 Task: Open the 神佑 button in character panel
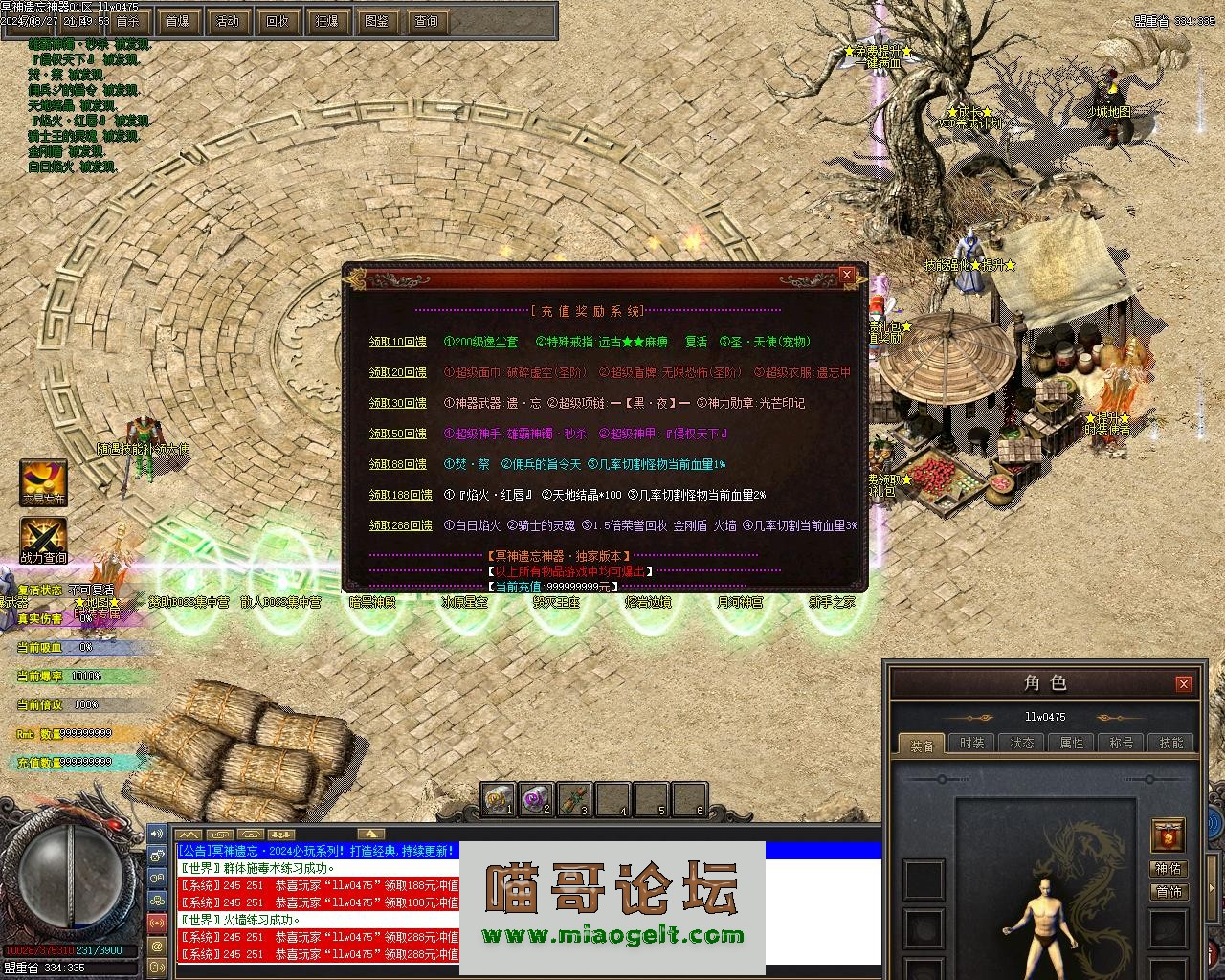pyautogui.click(x=1169, y=868)
